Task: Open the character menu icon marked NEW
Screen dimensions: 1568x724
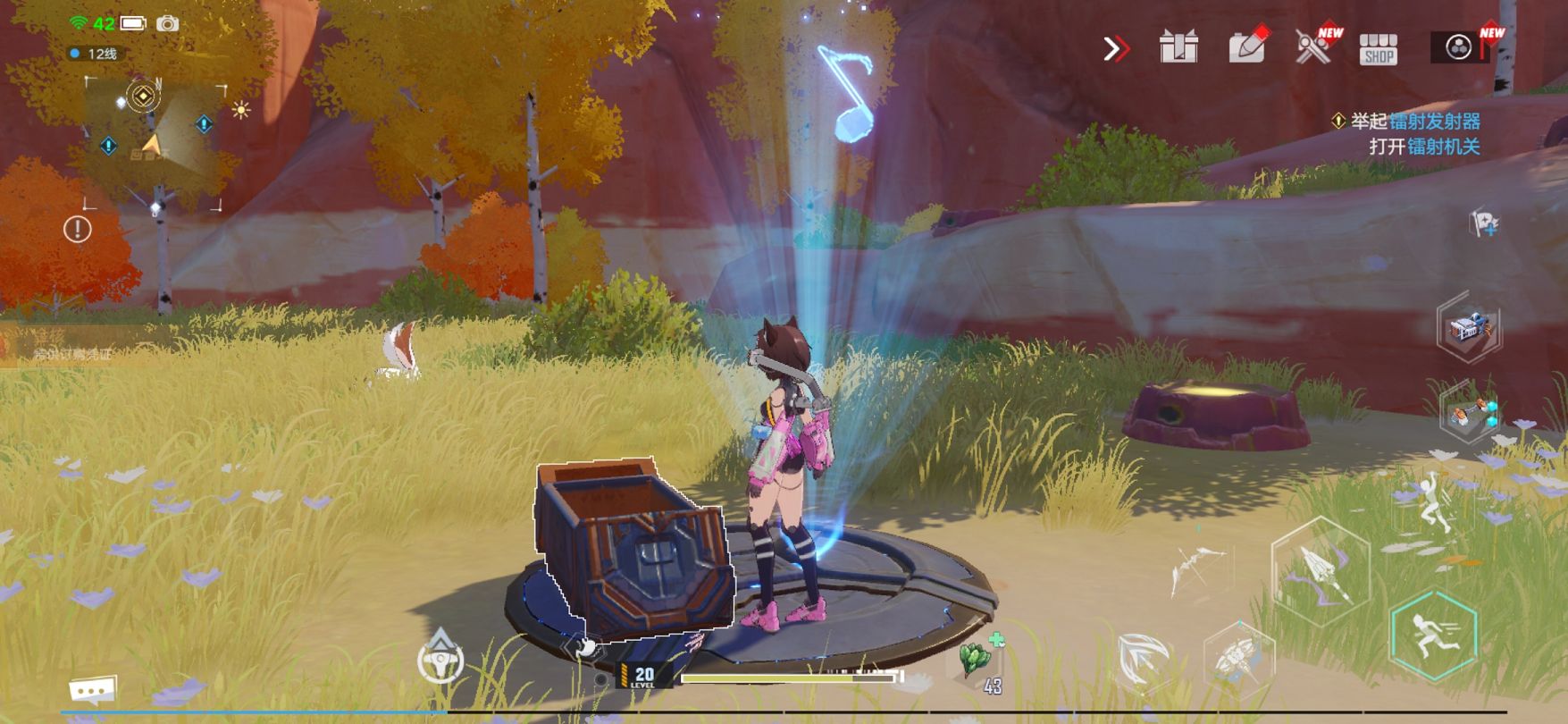Action: [1459, 47]
